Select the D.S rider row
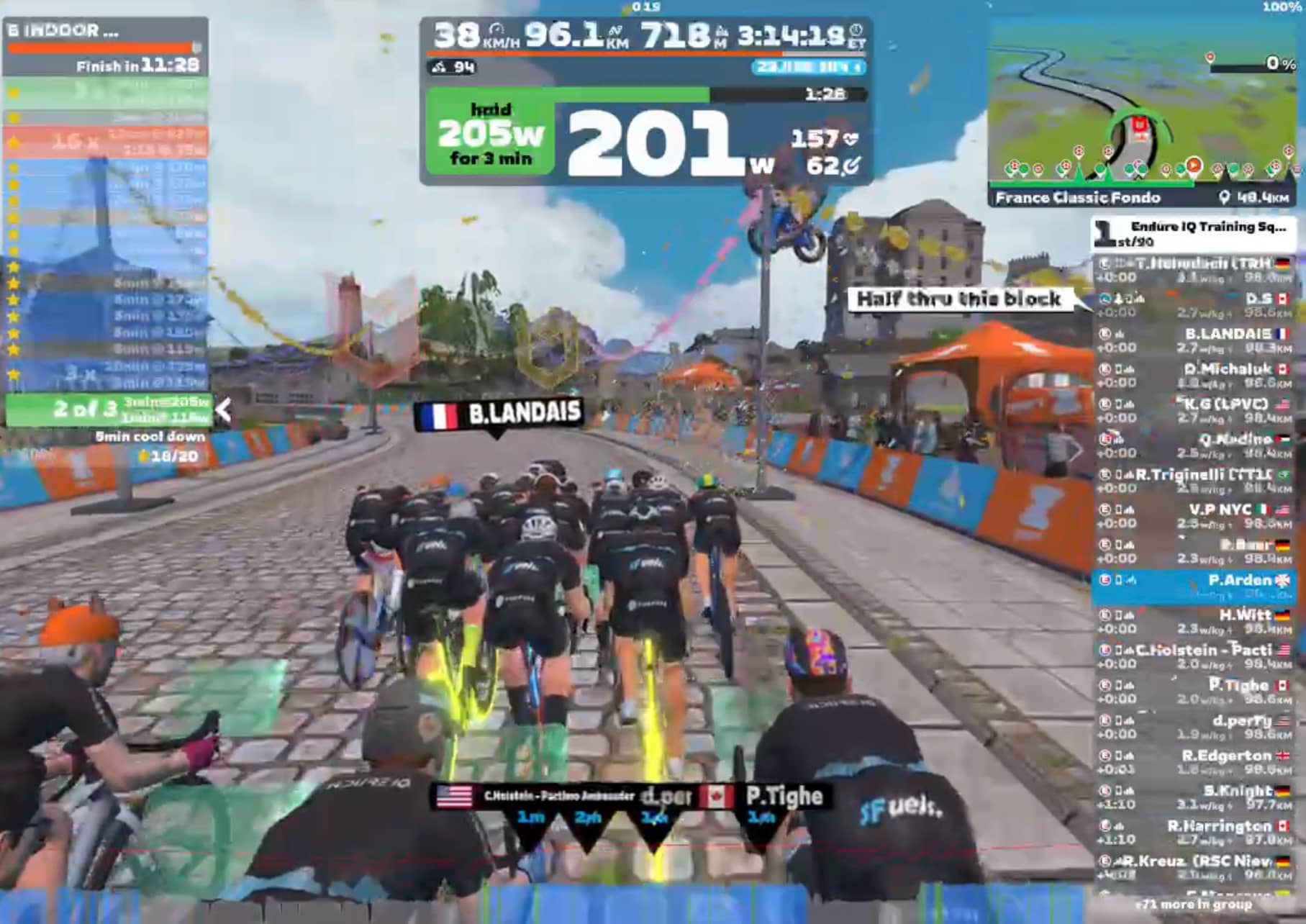 pyautogui.click(x=1194, y=305)
